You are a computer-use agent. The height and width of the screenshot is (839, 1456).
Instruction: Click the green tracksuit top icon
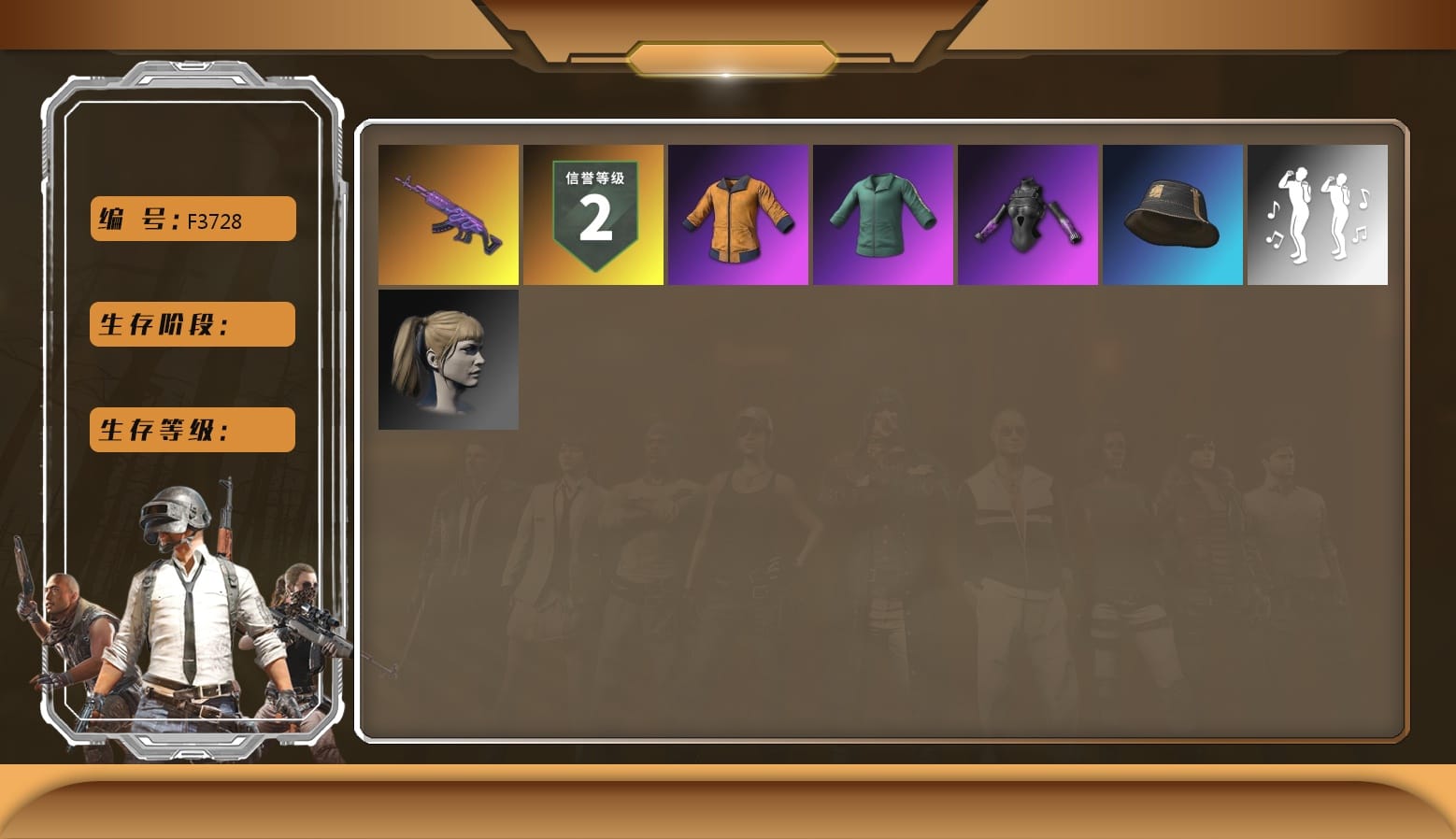tap(882, 215)
